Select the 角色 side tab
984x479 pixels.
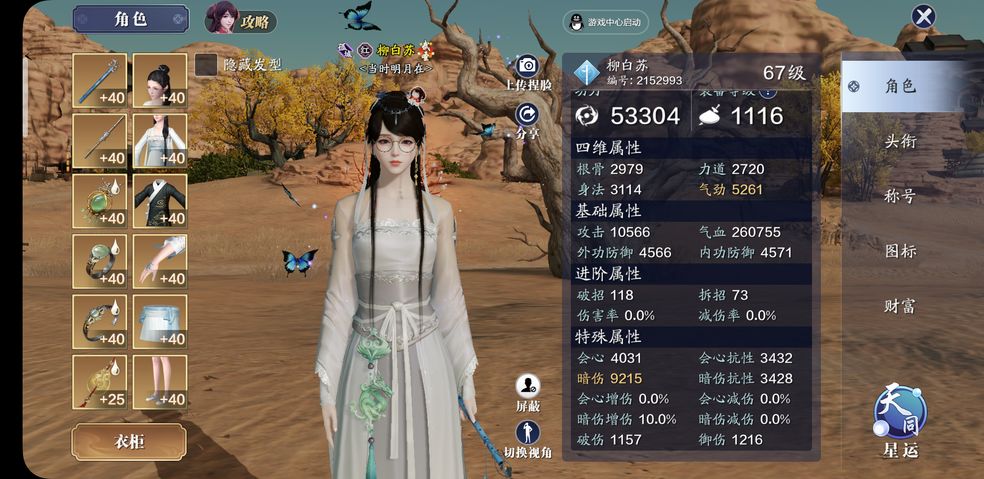click(900, 86)
